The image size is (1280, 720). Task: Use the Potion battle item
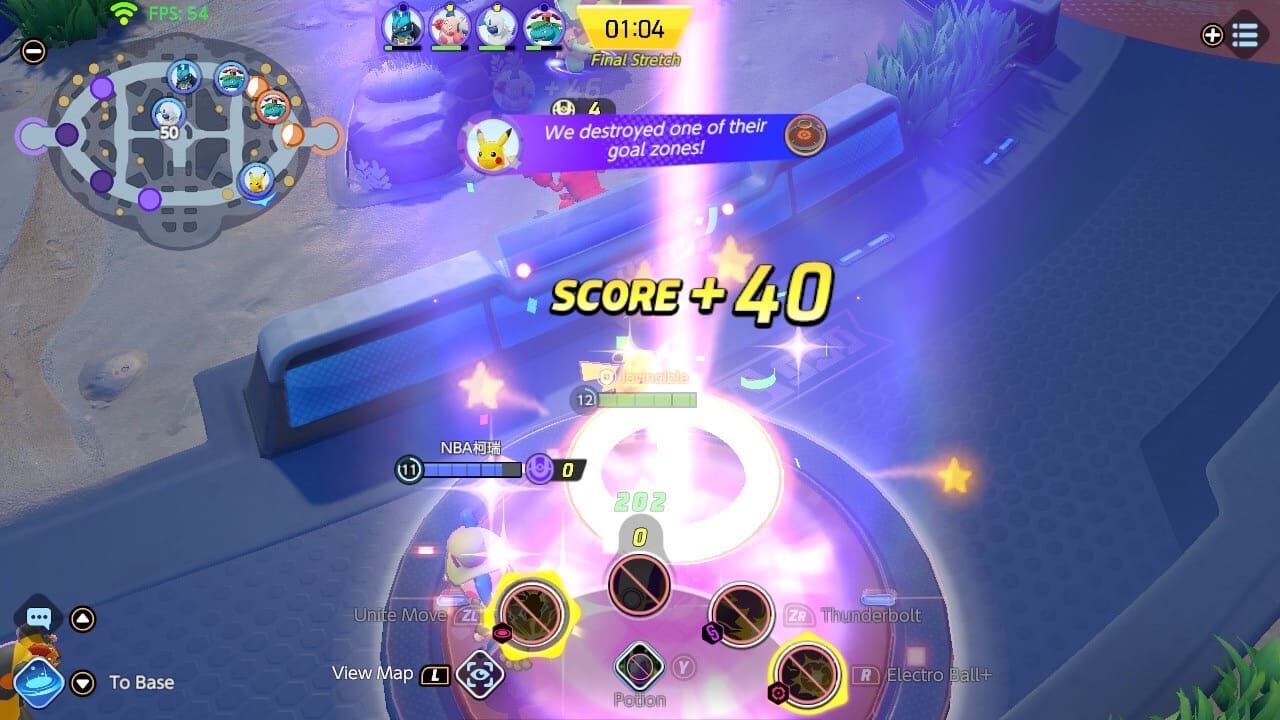click(x=639, y=667)
